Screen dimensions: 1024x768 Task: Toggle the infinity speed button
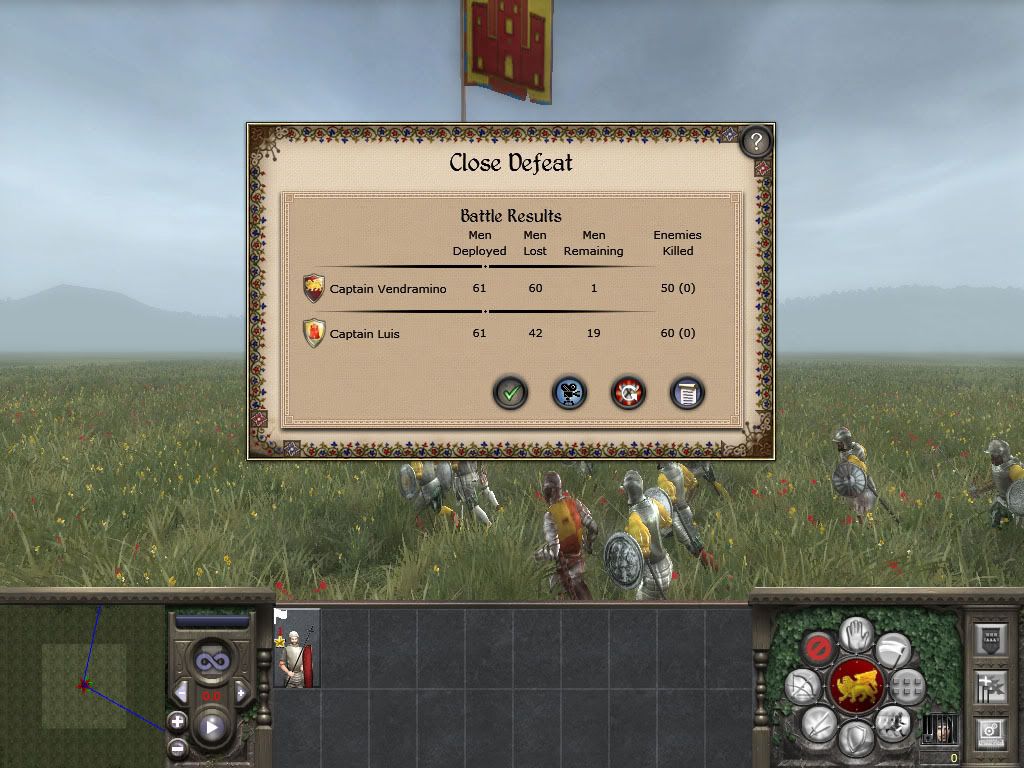coord(212,661)
